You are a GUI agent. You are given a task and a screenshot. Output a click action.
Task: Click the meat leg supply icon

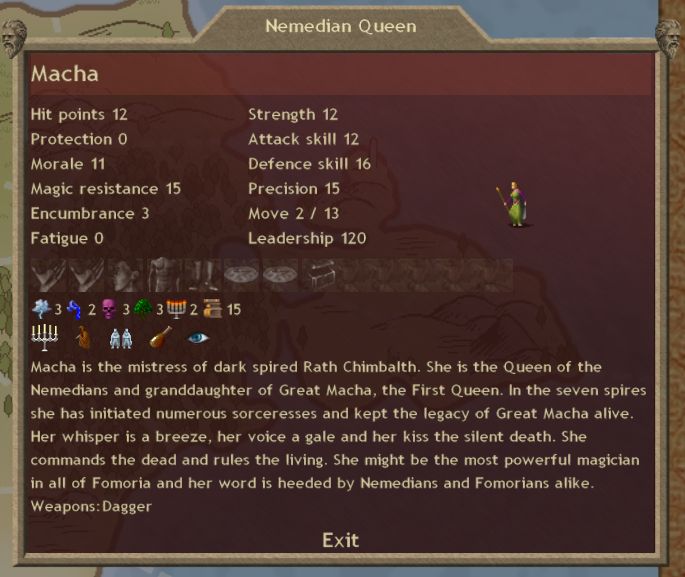(x=160, y=337)
